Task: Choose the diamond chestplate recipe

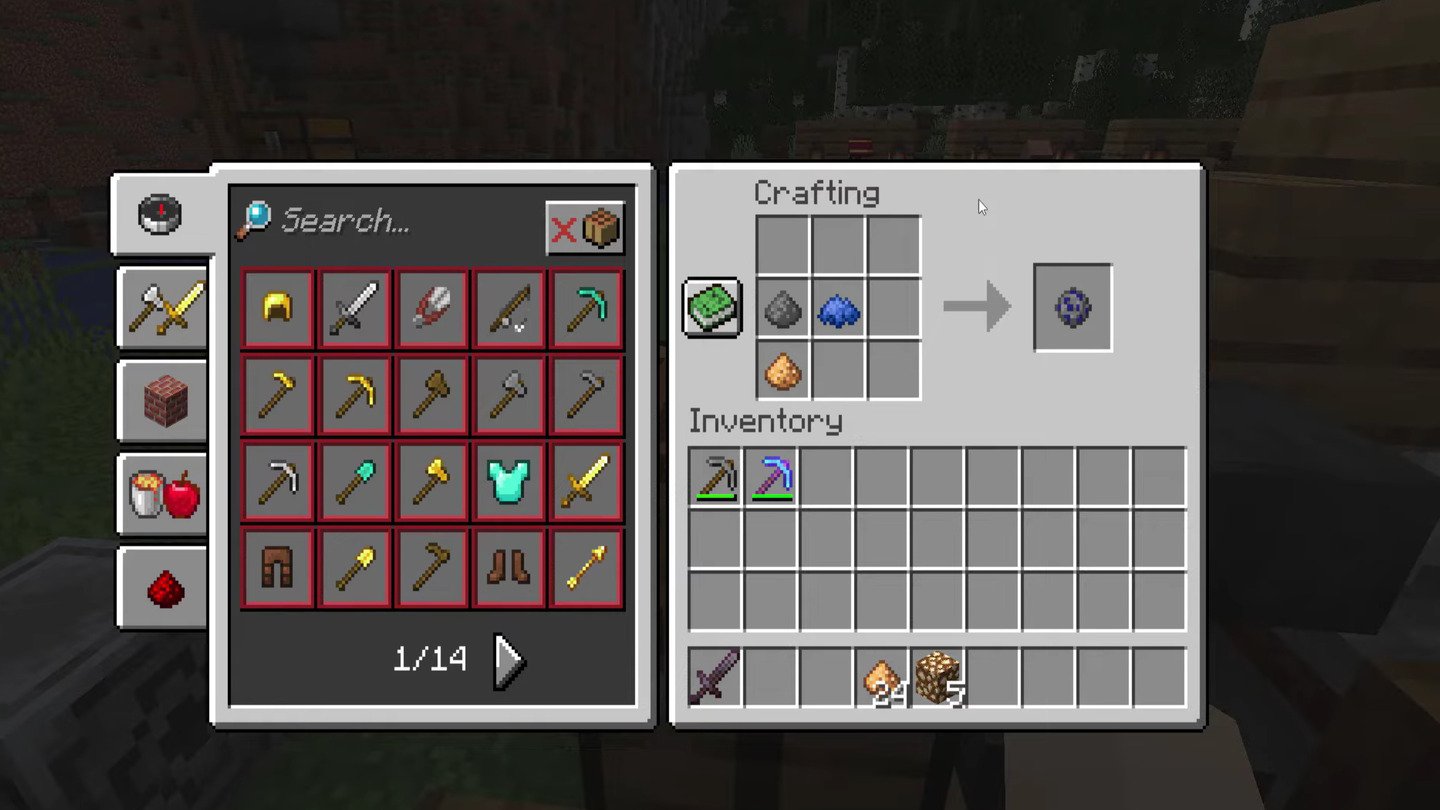Action: [x=510, y=481]
